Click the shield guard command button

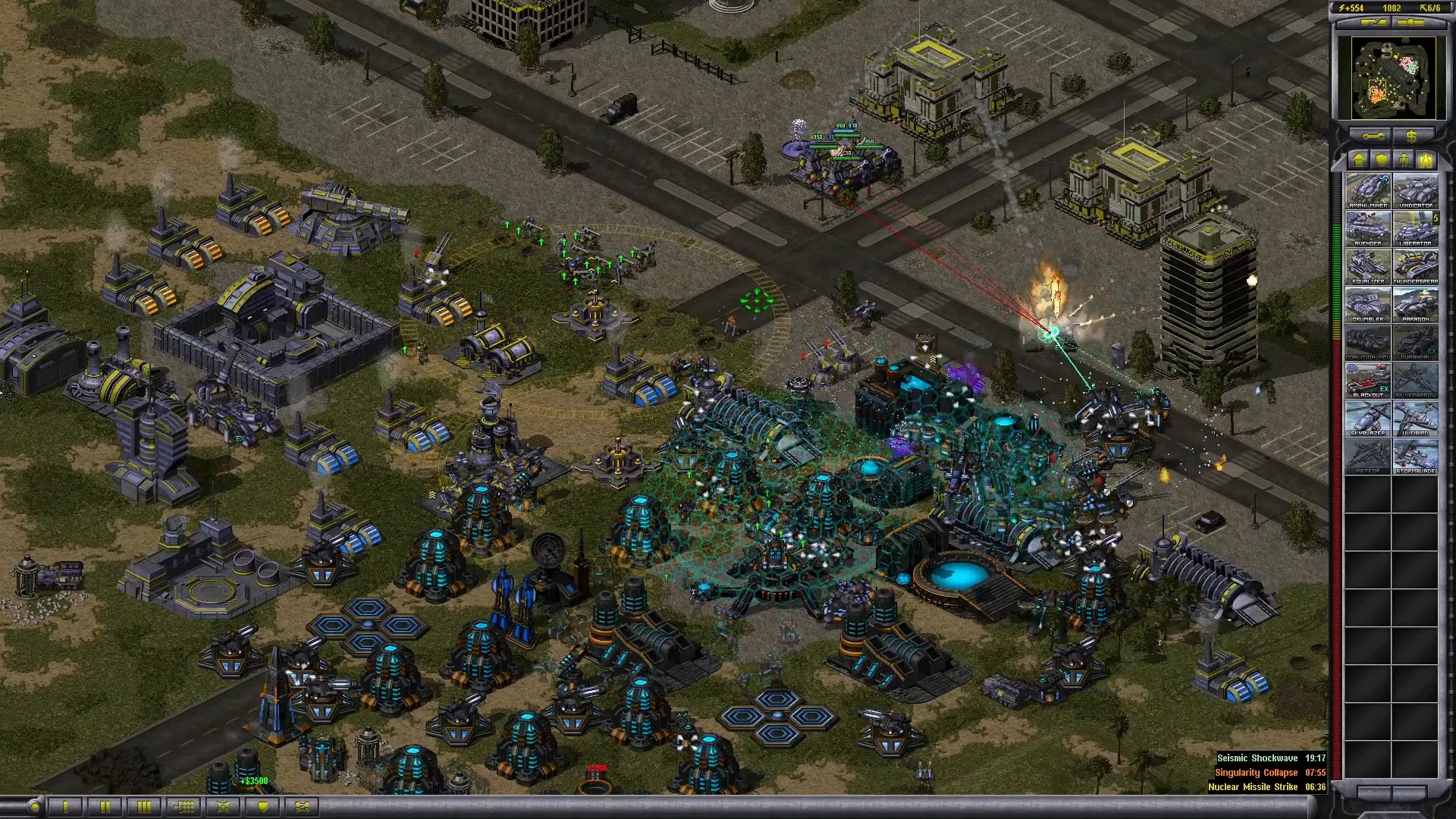(x=263, y=806)
